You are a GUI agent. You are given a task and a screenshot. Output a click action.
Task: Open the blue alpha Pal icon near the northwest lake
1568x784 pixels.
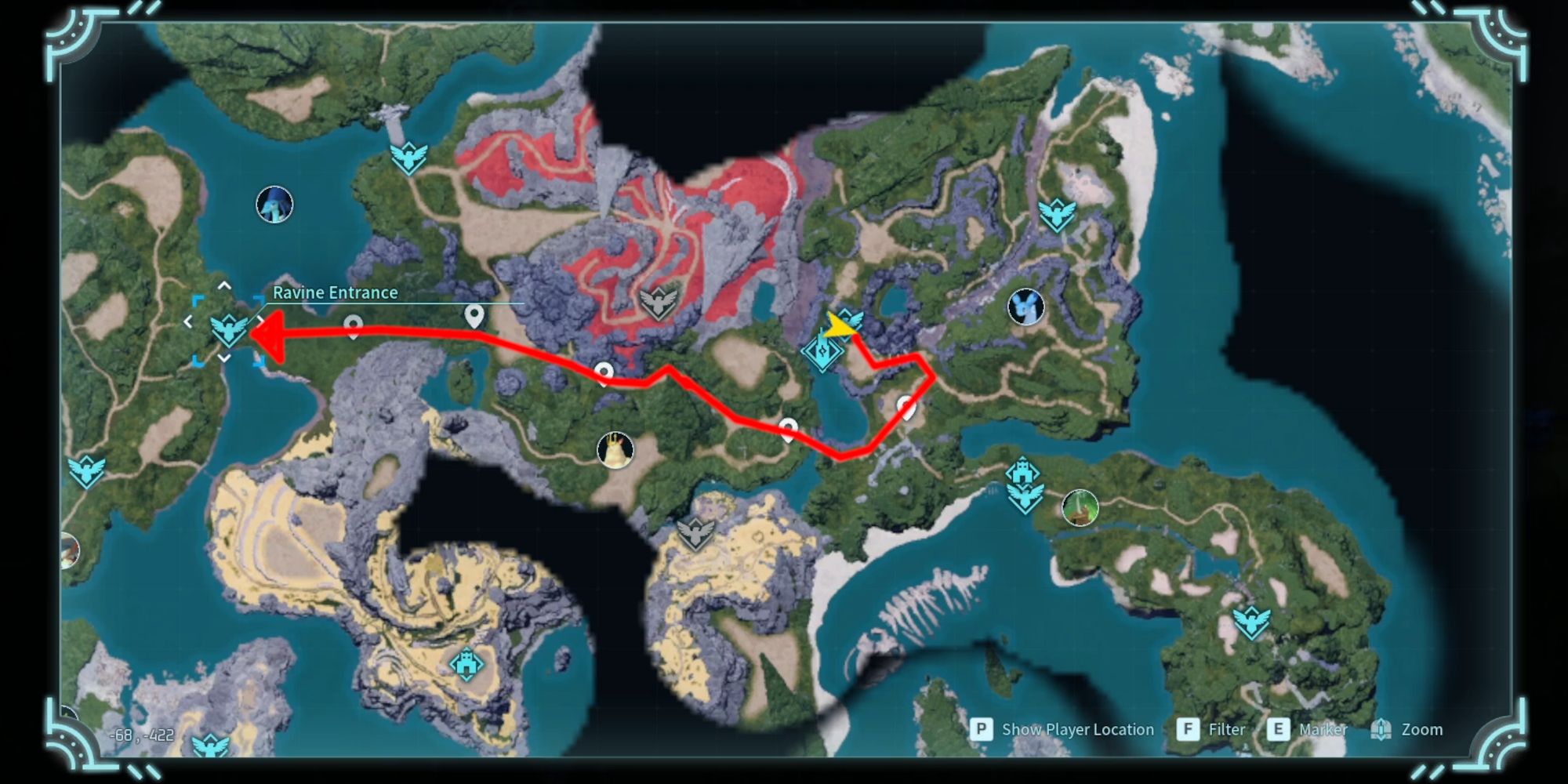[x=274, y=204]
